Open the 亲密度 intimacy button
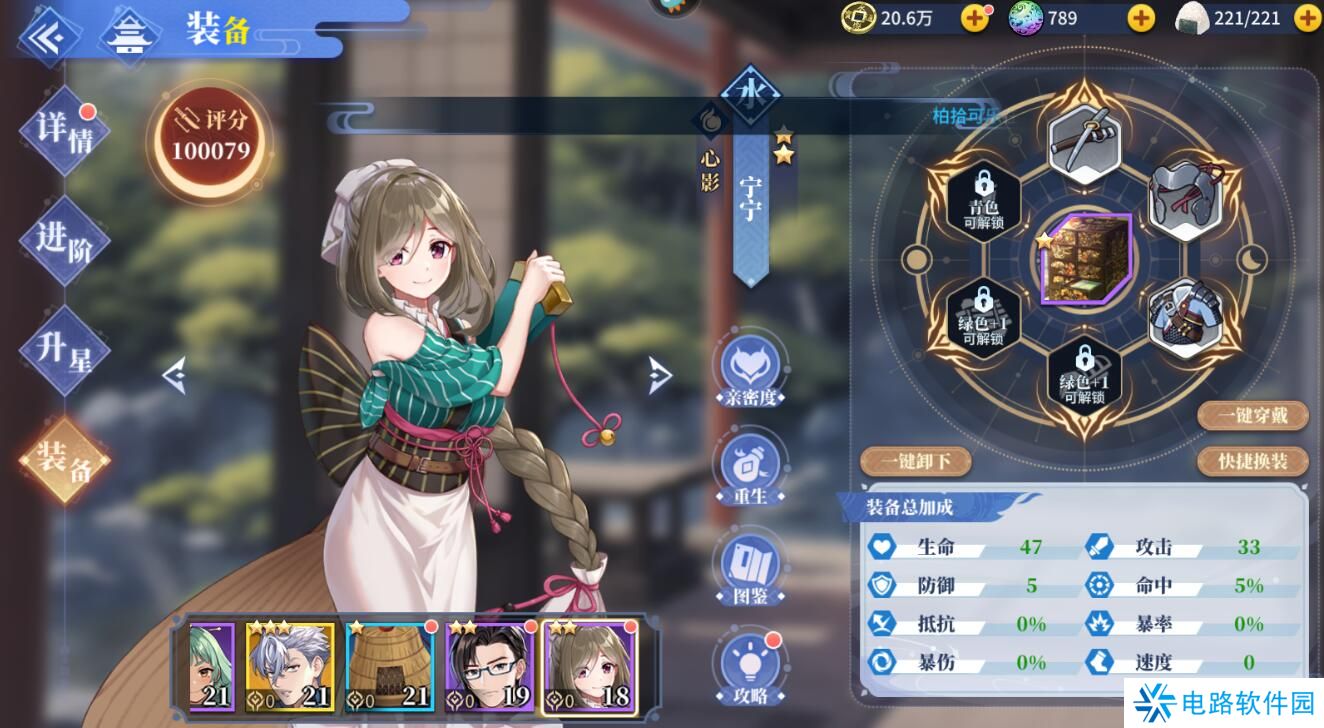Screen dimensions: 1324x728 748,371
